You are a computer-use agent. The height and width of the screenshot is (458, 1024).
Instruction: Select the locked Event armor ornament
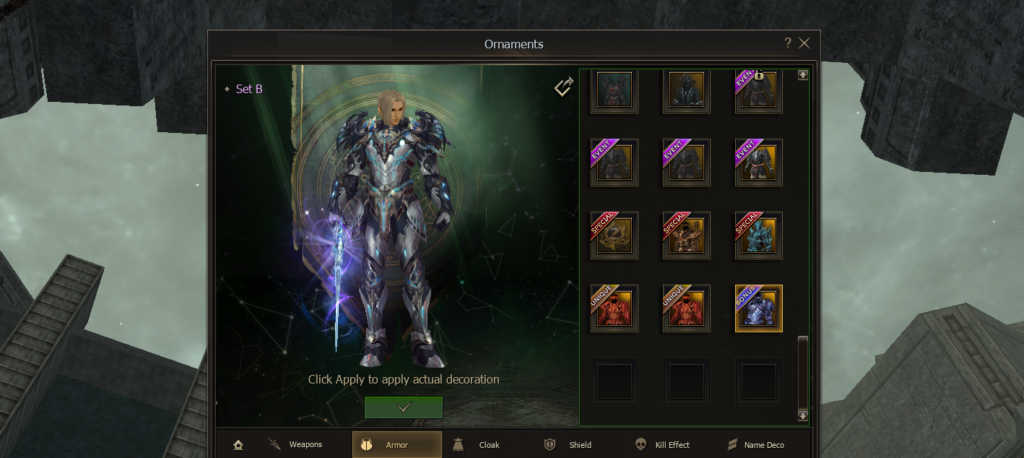coord(759,91)
